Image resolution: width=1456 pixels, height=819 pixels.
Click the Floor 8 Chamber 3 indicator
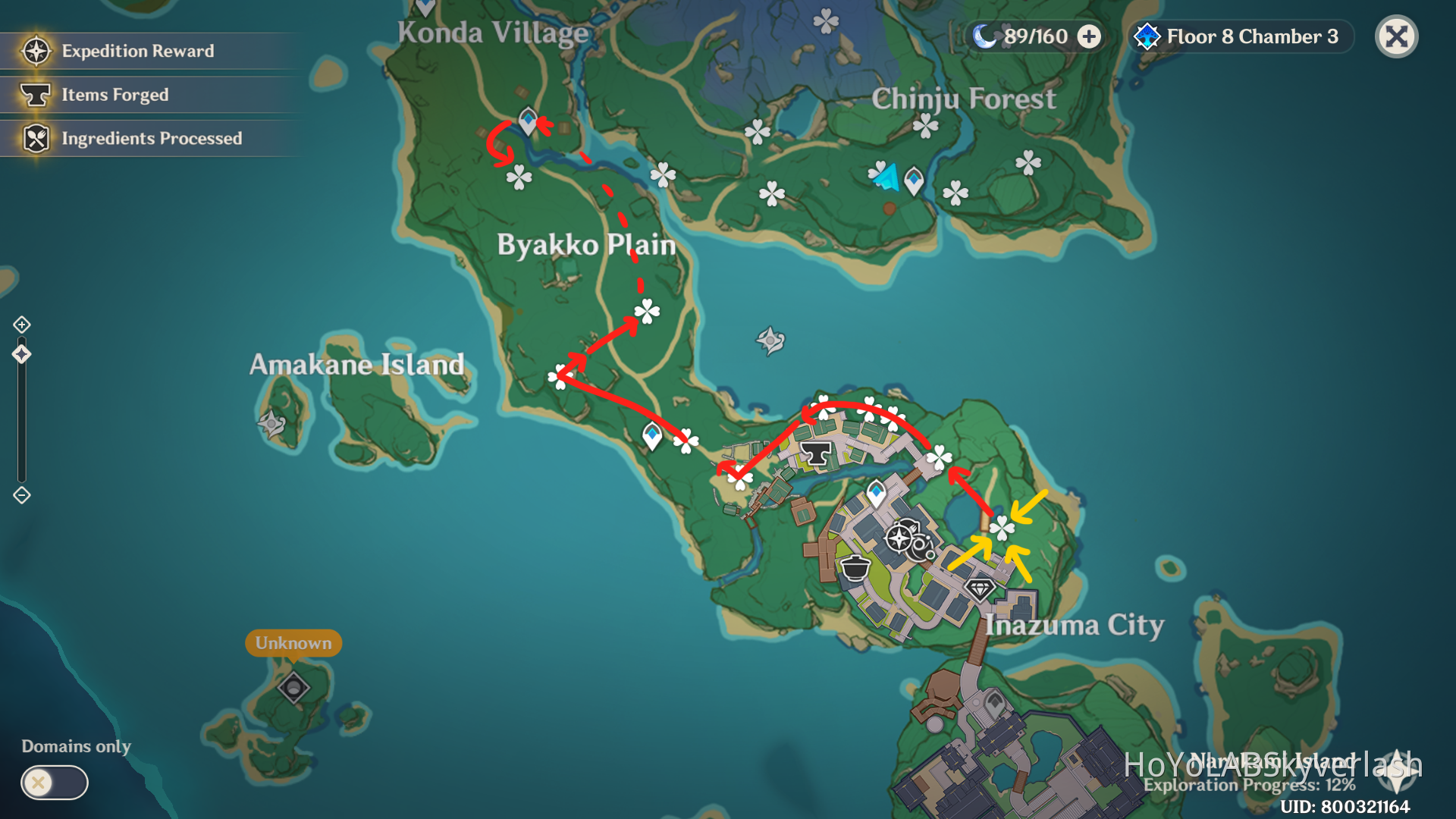(1251, 36)
